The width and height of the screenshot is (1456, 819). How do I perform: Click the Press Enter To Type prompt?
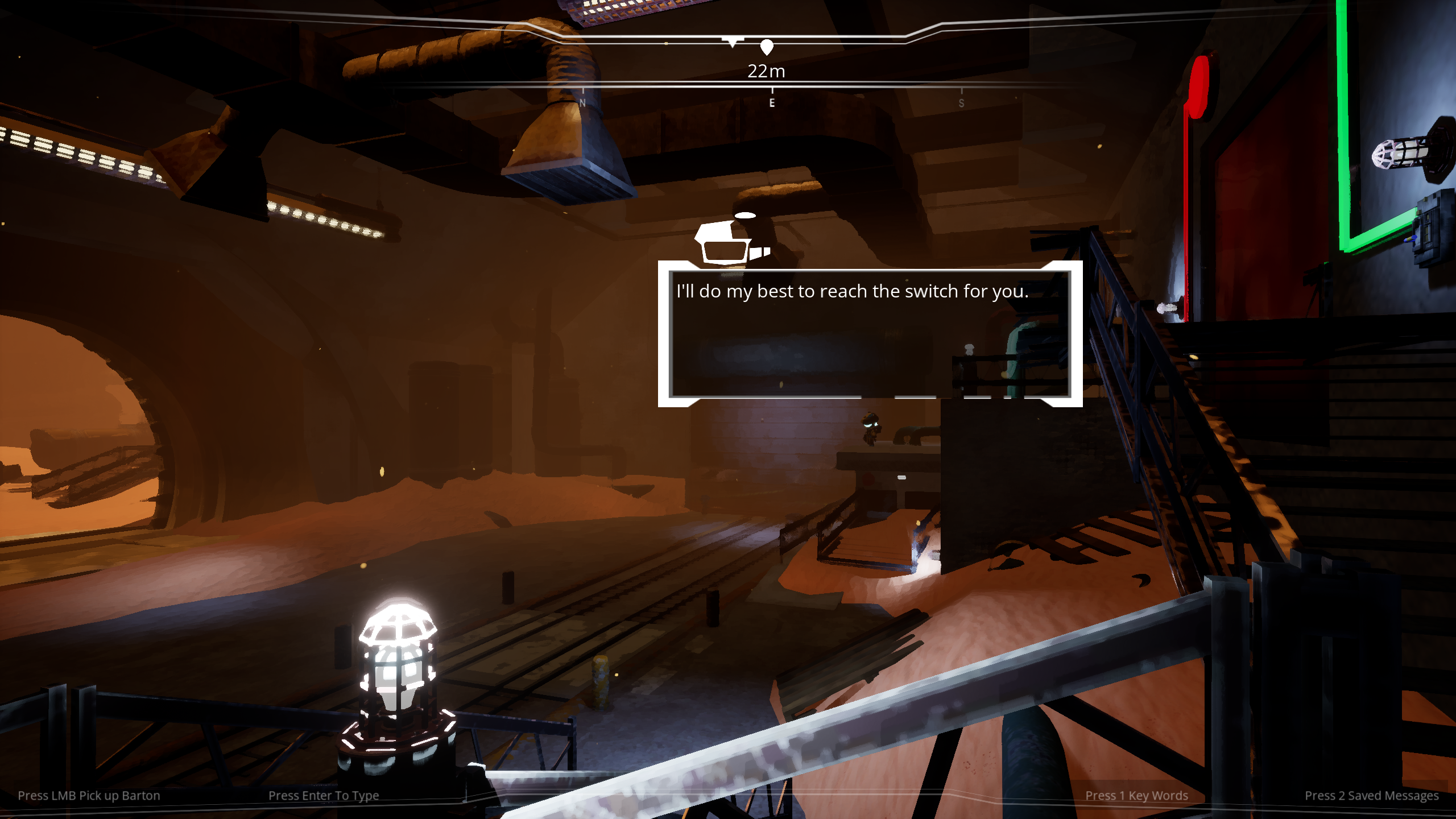[325, 795]
